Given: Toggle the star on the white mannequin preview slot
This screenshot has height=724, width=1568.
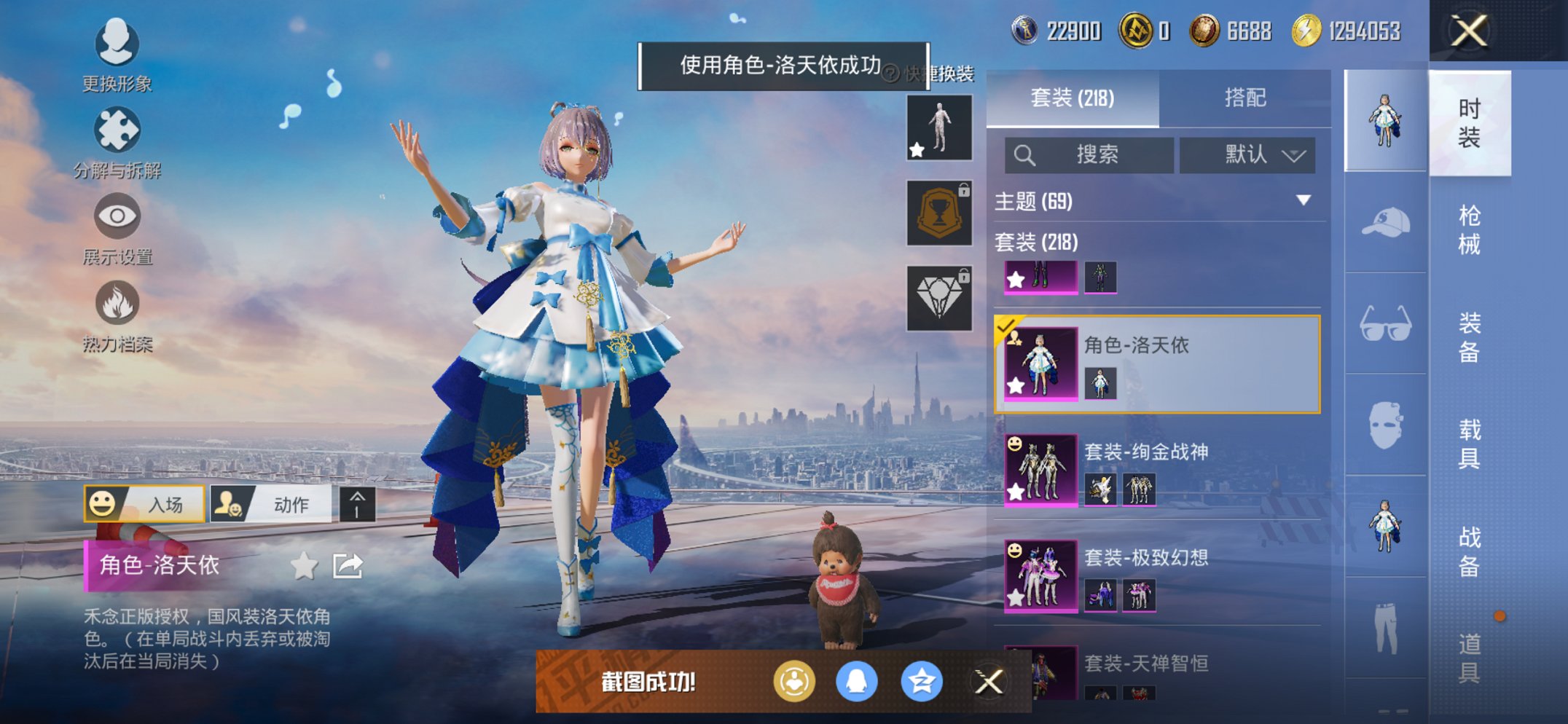Looking at the screenshot, I should click(x=918, y=150).
